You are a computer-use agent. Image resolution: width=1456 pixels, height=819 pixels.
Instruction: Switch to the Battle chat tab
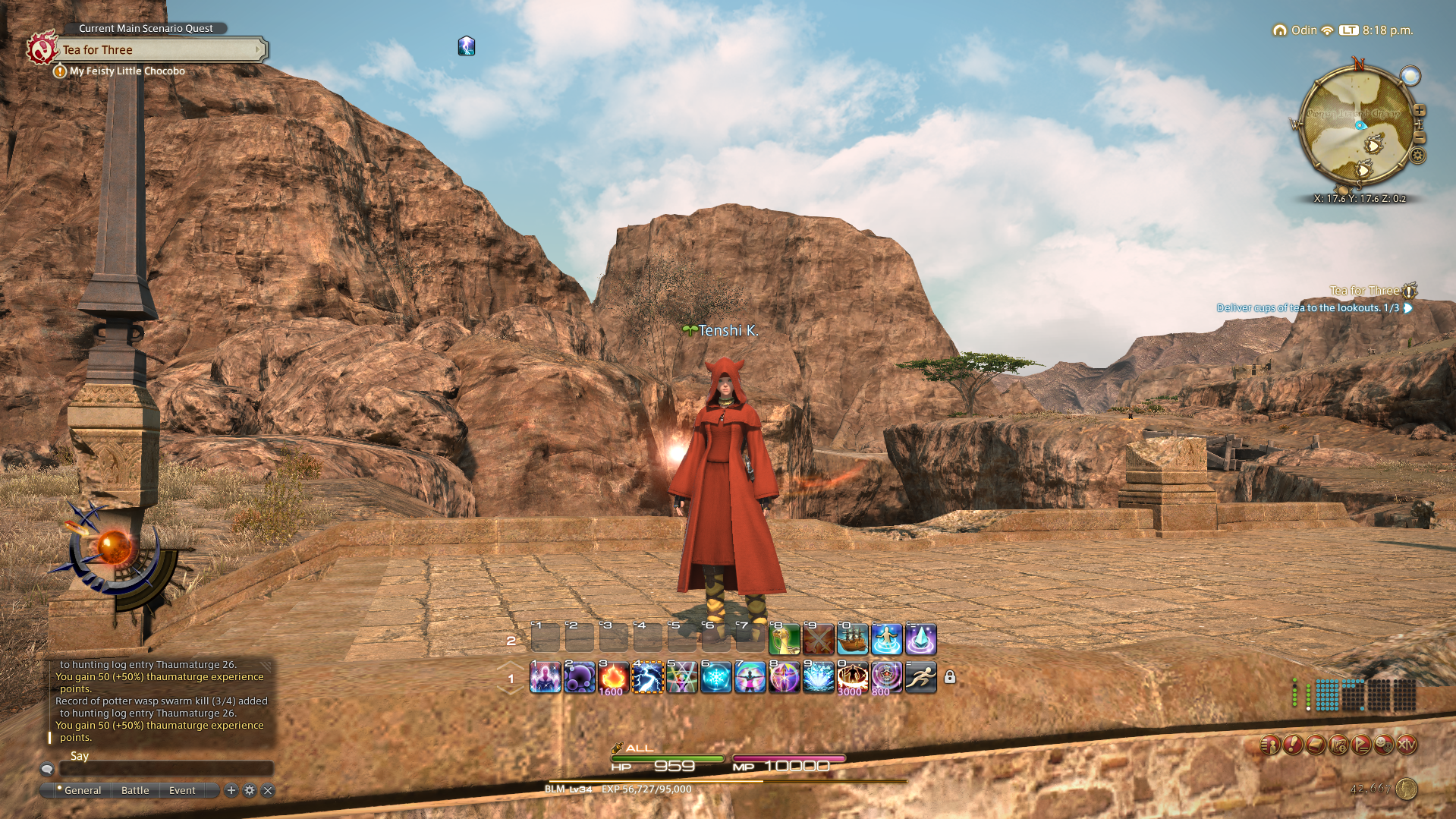(x=135, y=790)
